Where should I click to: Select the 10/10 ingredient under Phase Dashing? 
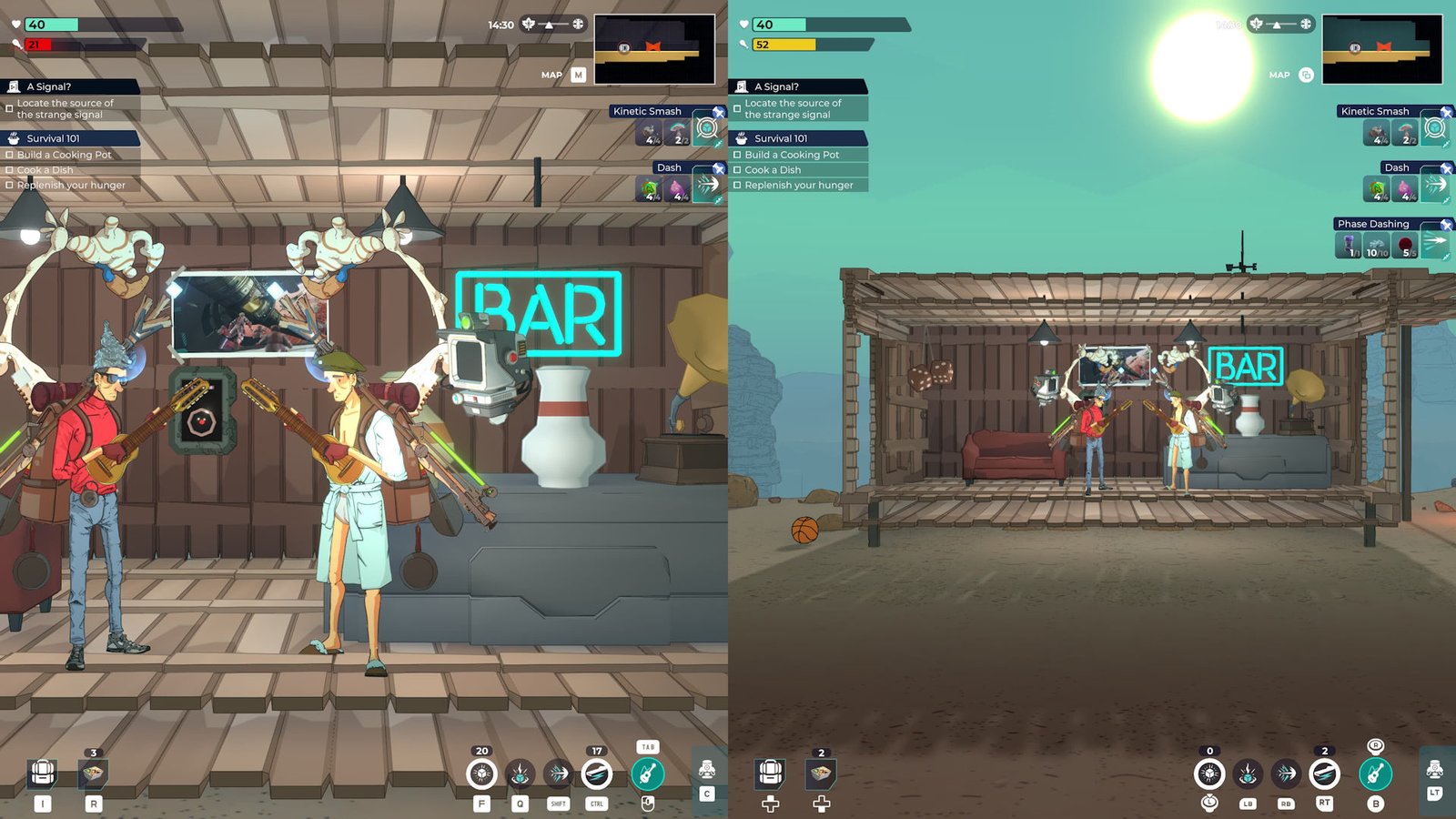pos(1377,246)
